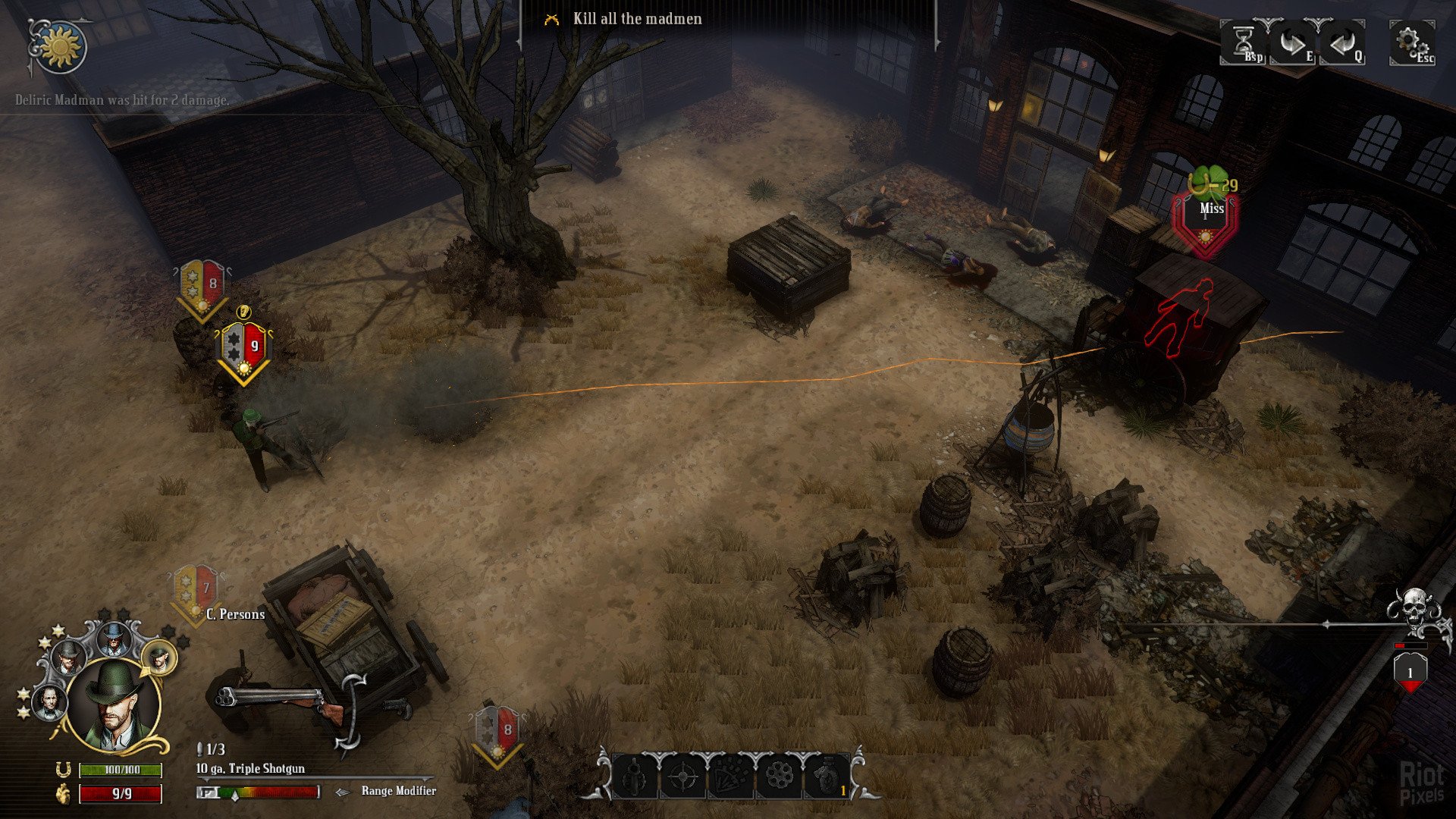
Task: Select the unit shield showing 9 health
Action: [x=244, y=350]
